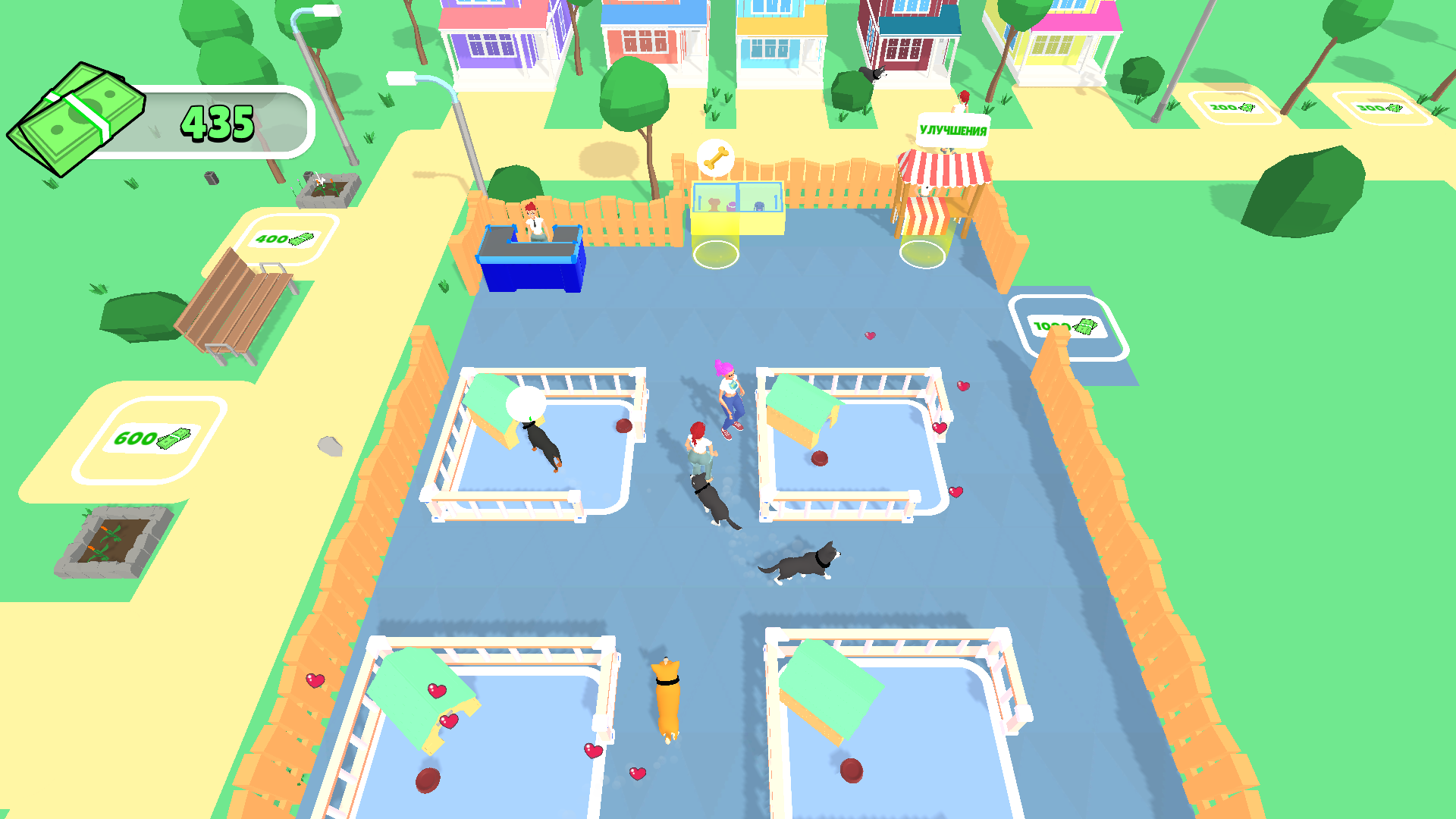Select the pink-haired visitor character
The width and height of the screenshot is (1456, 819).
[x=725, y=394]
